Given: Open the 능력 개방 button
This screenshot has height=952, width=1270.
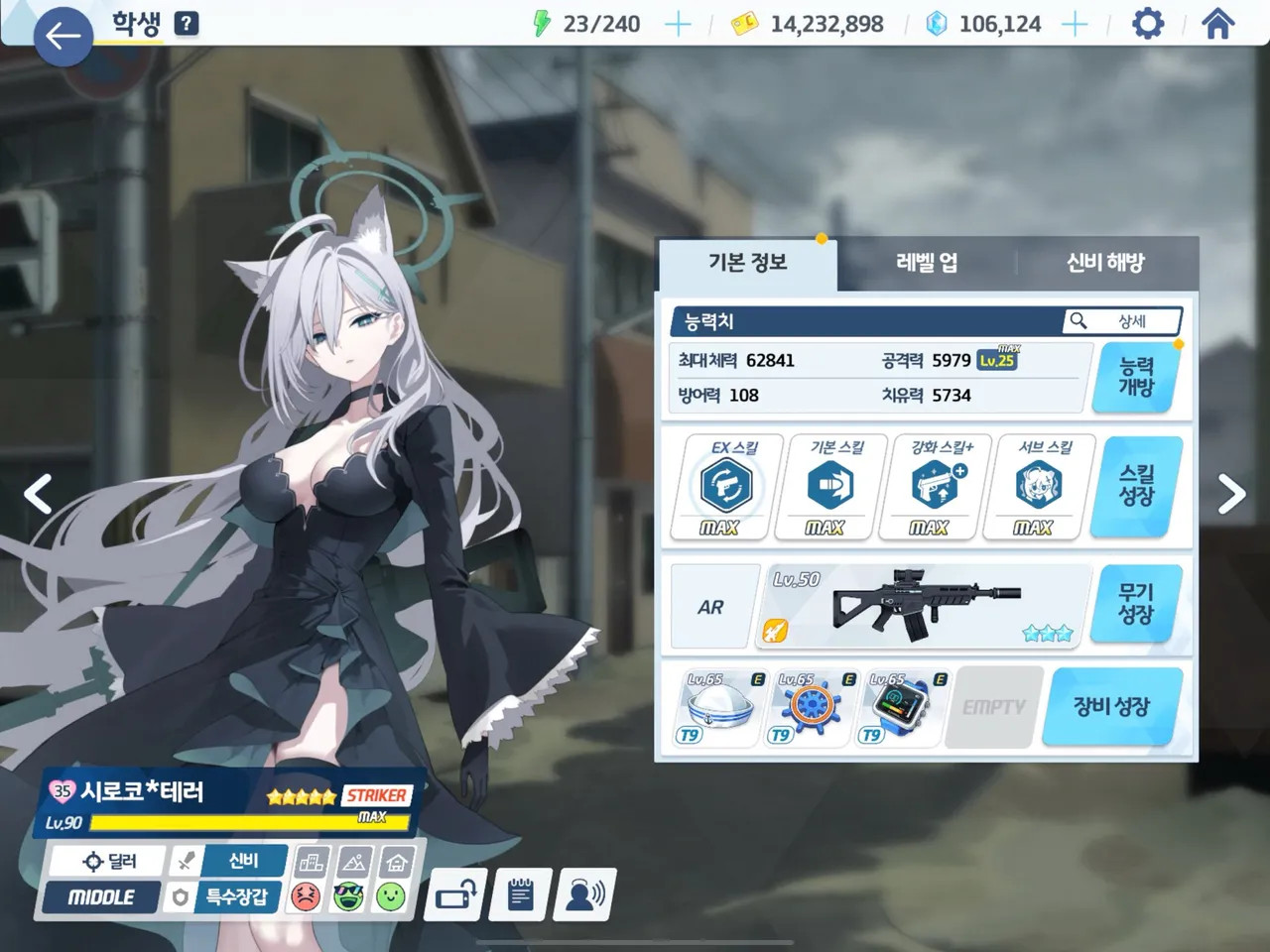Looking at the screenshot, I should point(1136,377).
